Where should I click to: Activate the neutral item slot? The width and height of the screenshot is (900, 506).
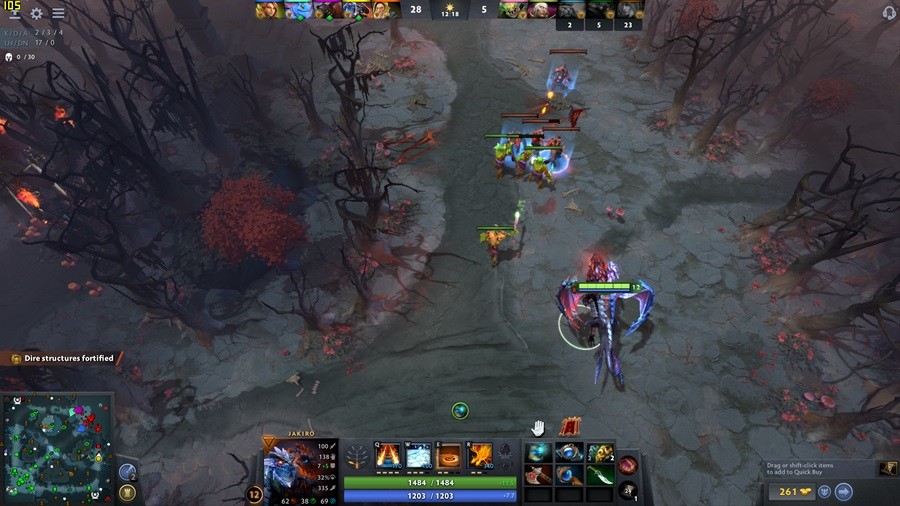(628, 464)
